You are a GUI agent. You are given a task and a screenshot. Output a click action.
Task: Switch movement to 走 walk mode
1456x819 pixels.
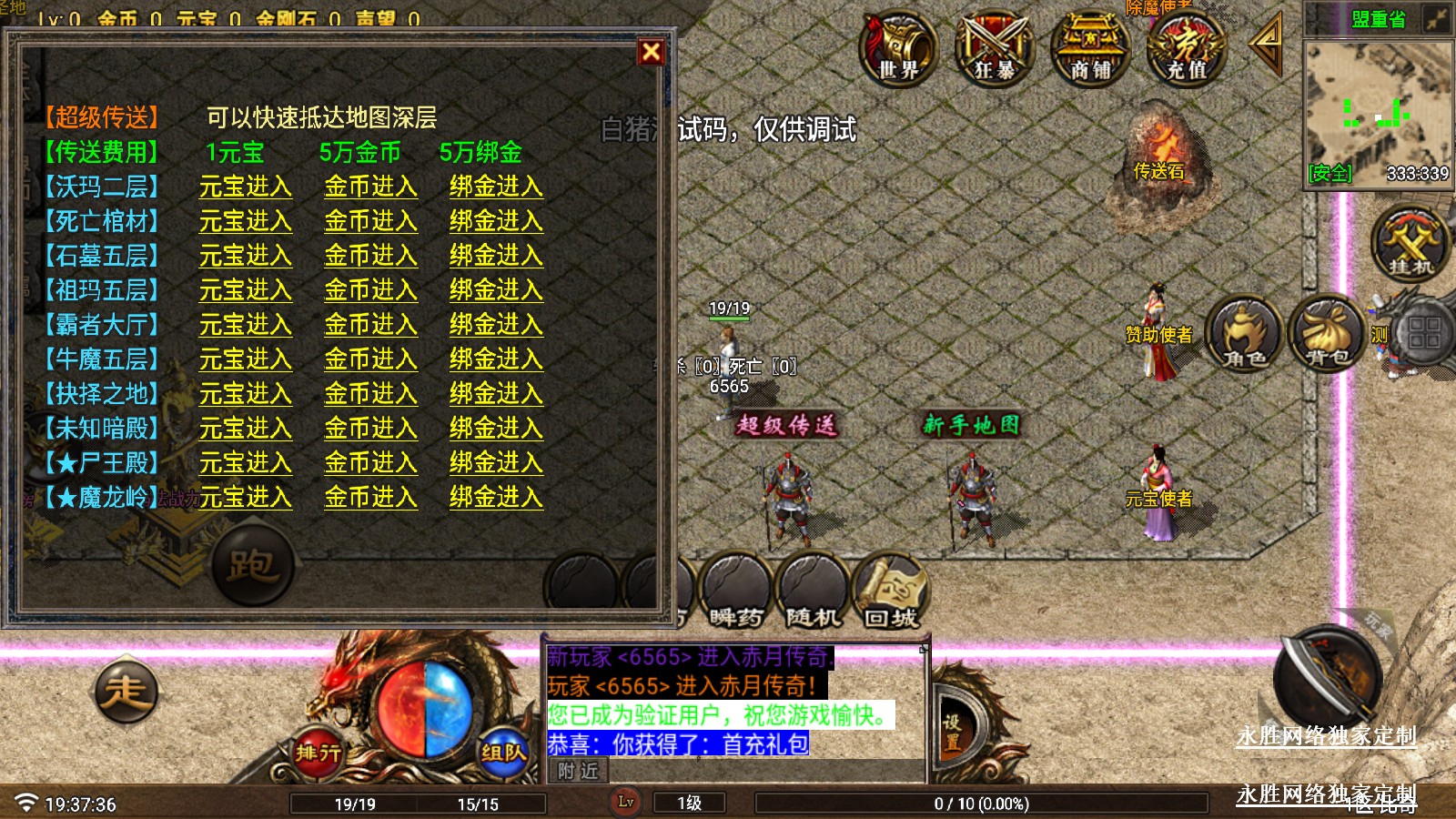[126, 692]
